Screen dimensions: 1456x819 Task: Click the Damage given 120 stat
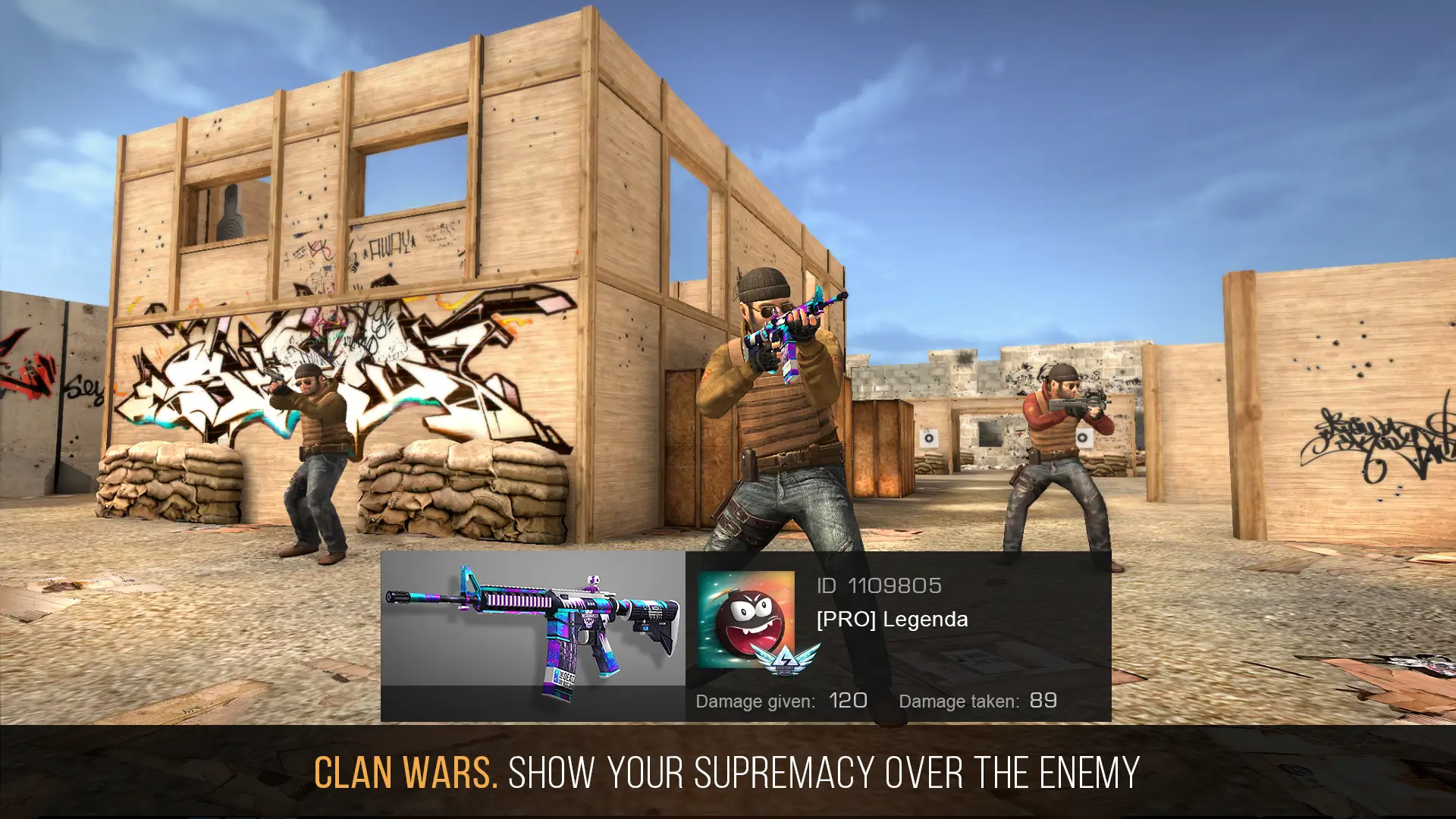781,701
